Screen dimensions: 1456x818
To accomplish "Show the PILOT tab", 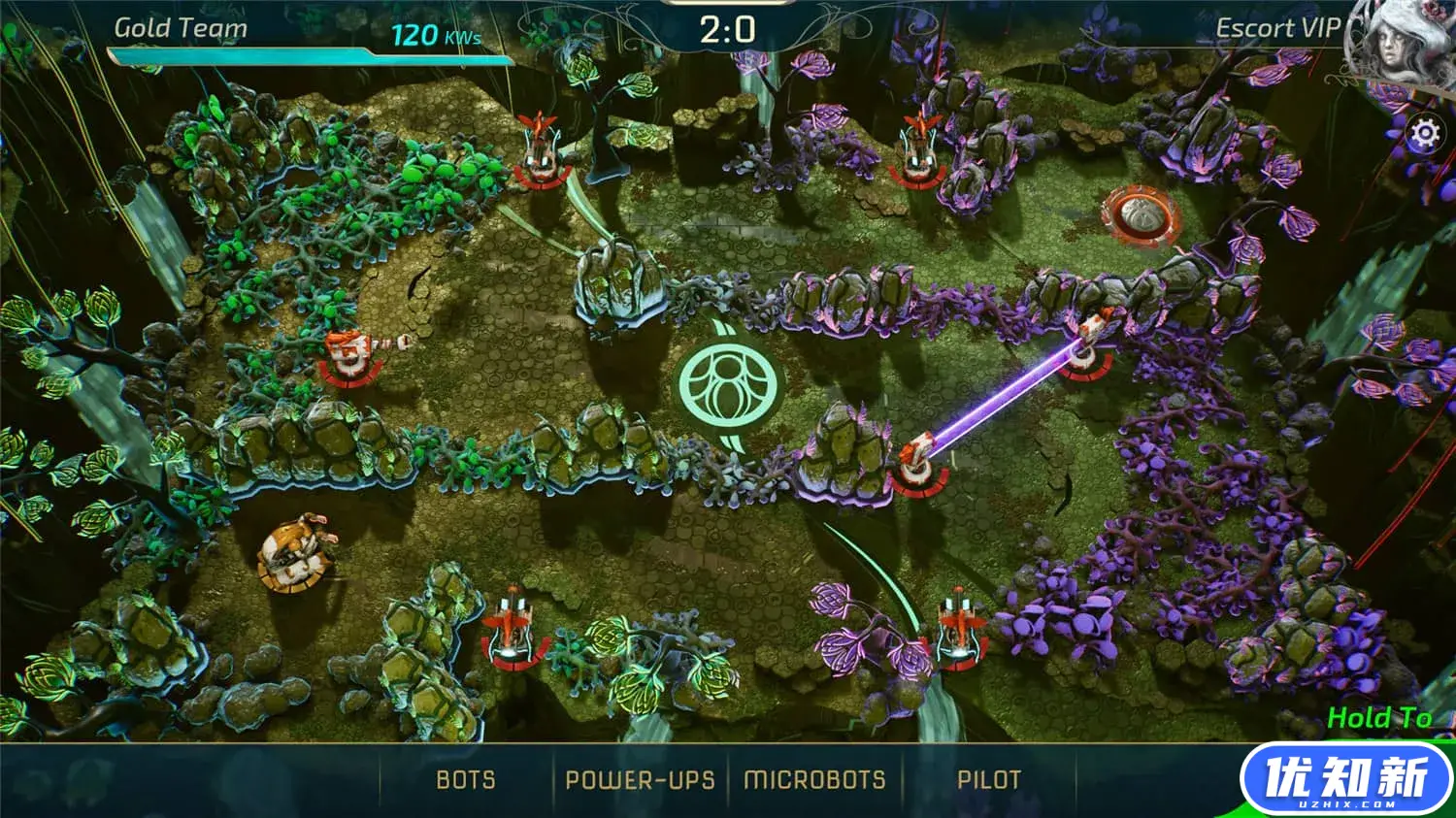I will [x=989, y=780].
